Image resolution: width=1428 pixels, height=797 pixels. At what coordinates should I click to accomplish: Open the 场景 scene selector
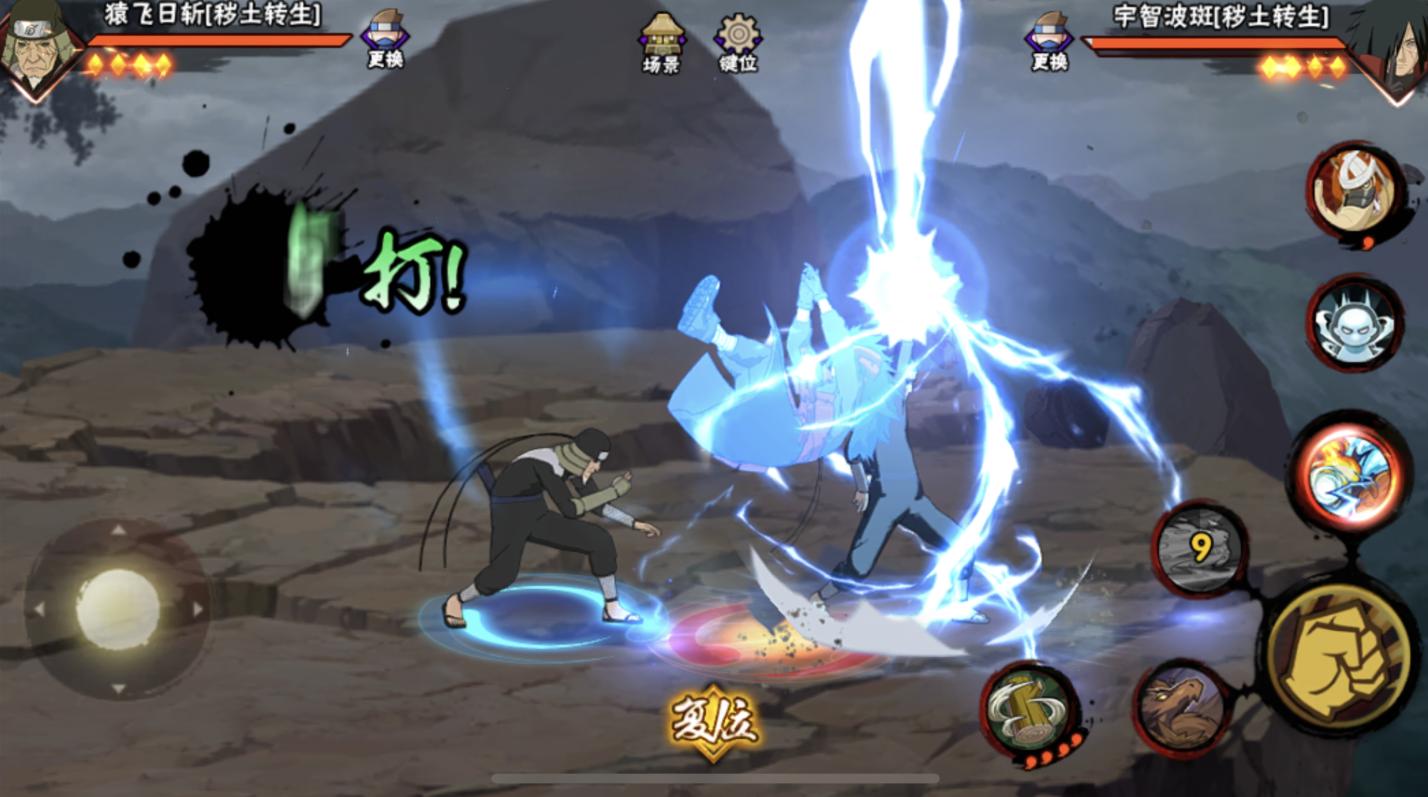pyautogui.click(x=661, y=42)
